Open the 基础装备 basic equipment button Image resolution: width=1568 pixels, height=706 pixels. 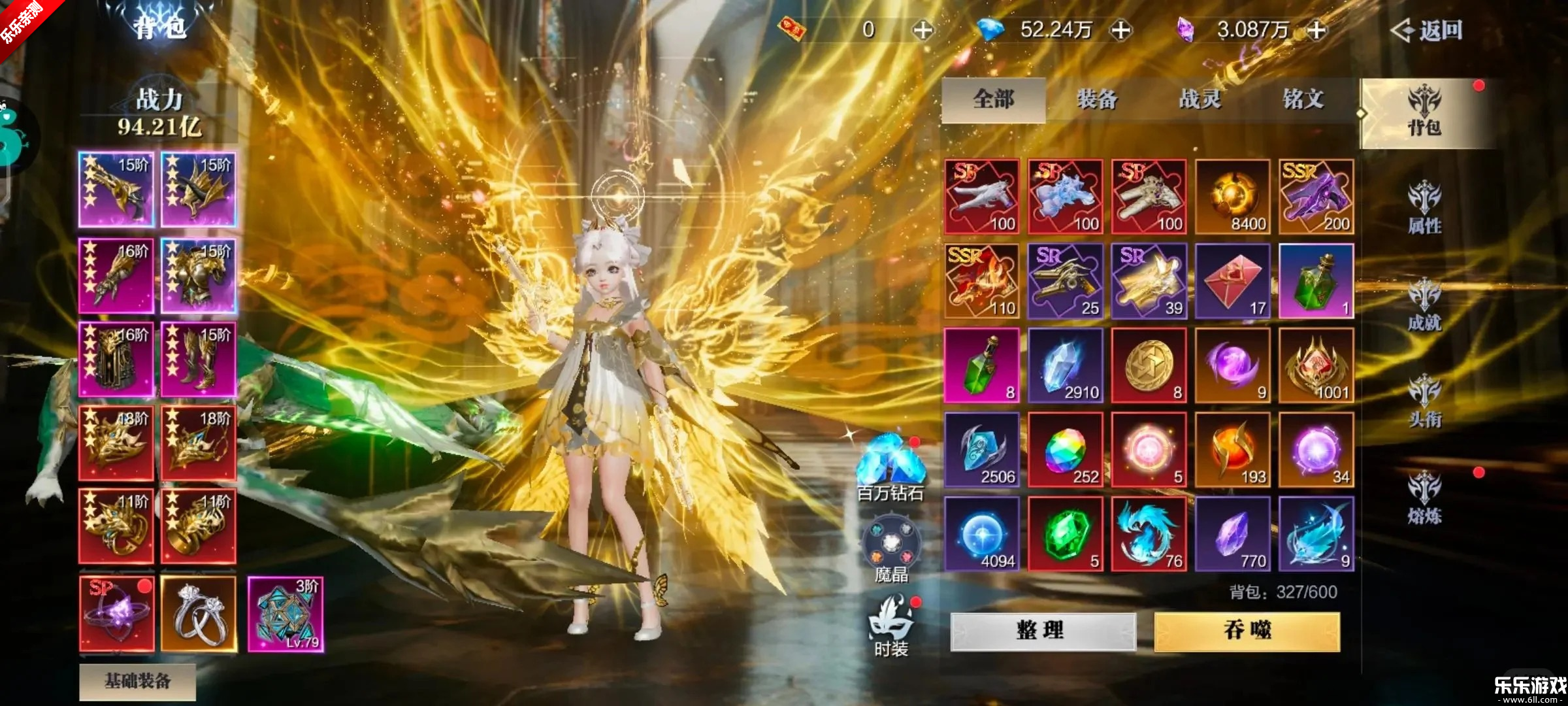pos(137,681)
